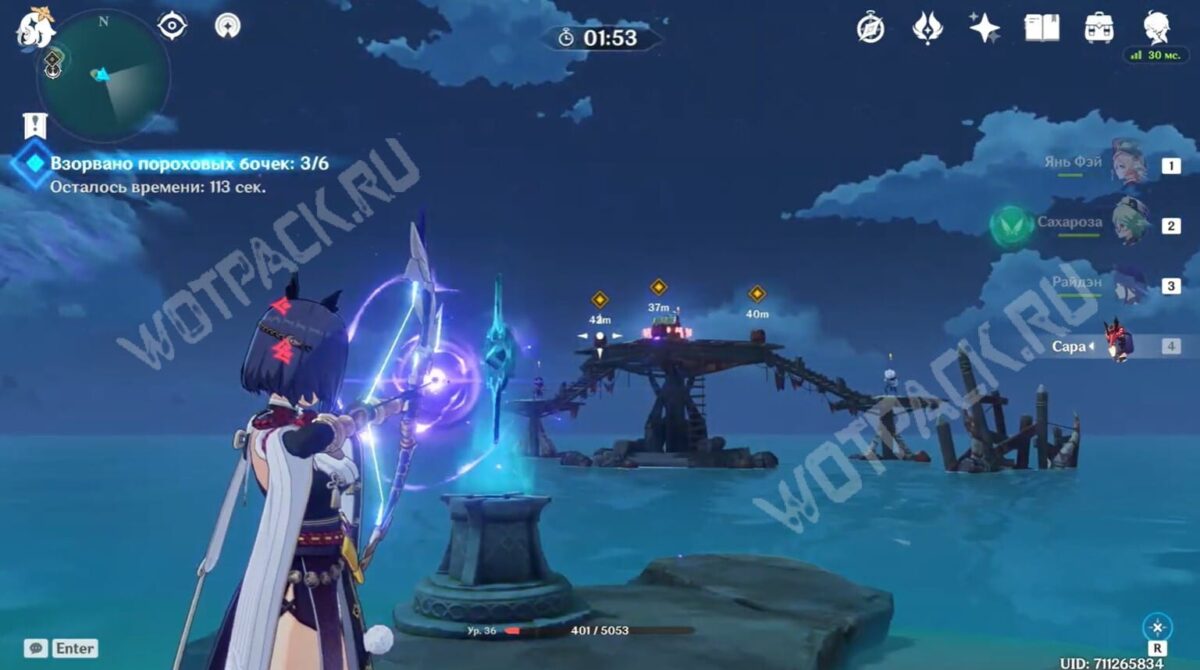The width and height of the screenshot is (1200, 670).
Task: Open the Adventurer Handbook book icon
Action: [1042, 28]
